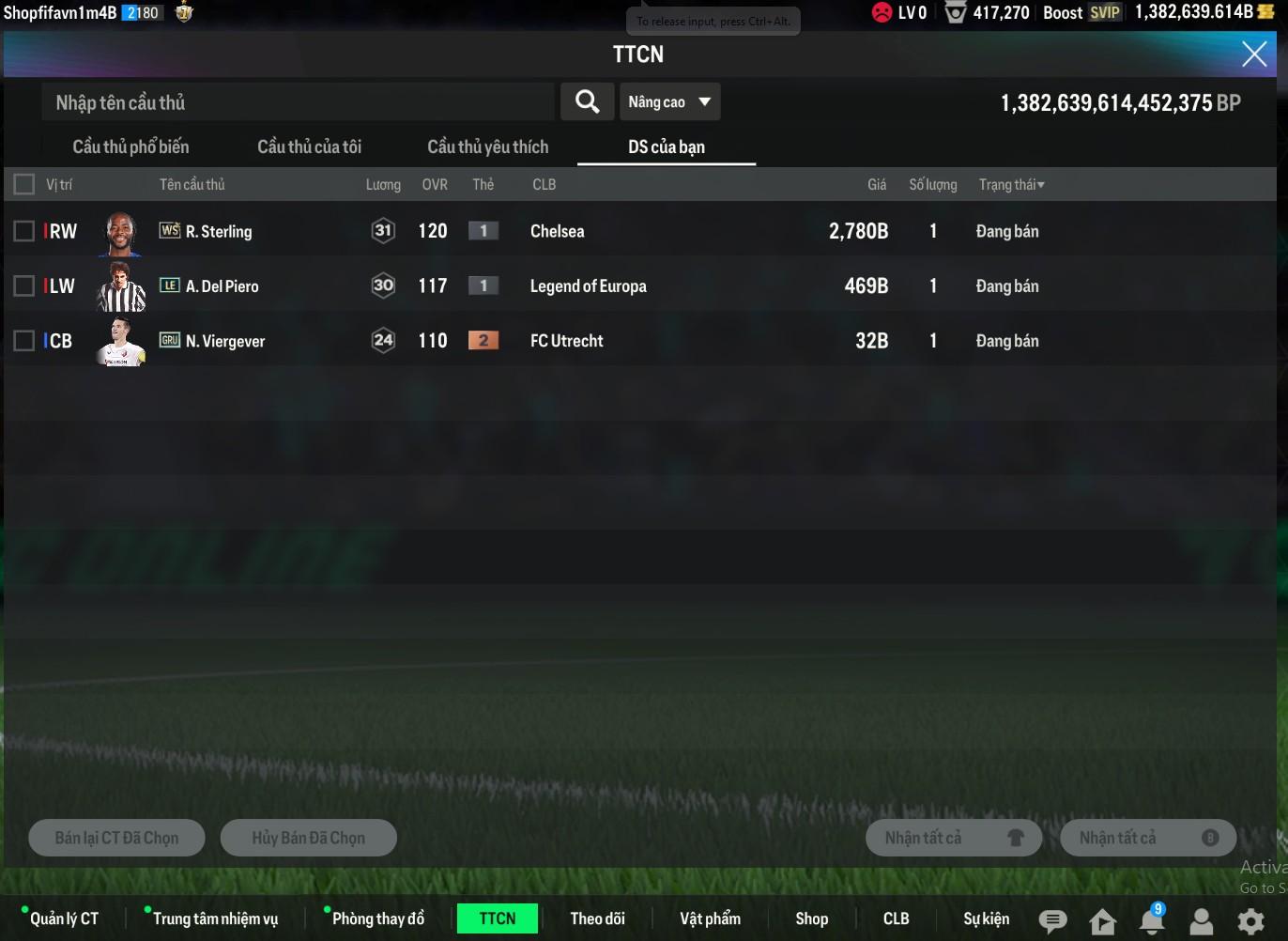Switch to Cầu thủ của tôi tab
This screenshot has width=1288, height=941.
tap(309, 147)
